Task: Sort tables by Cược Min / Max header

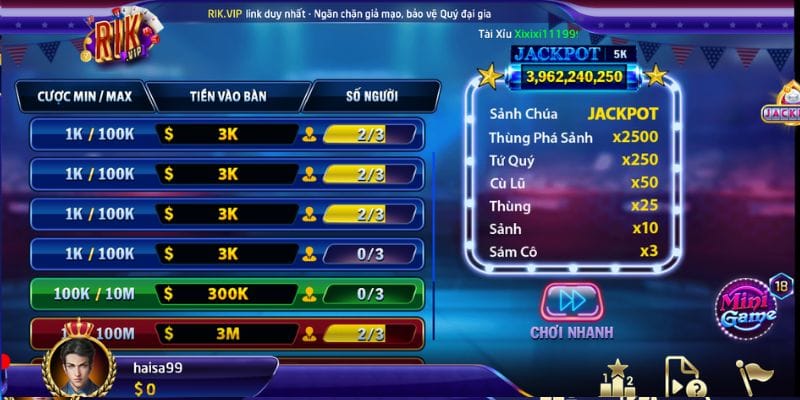Action: coord(85,96)
